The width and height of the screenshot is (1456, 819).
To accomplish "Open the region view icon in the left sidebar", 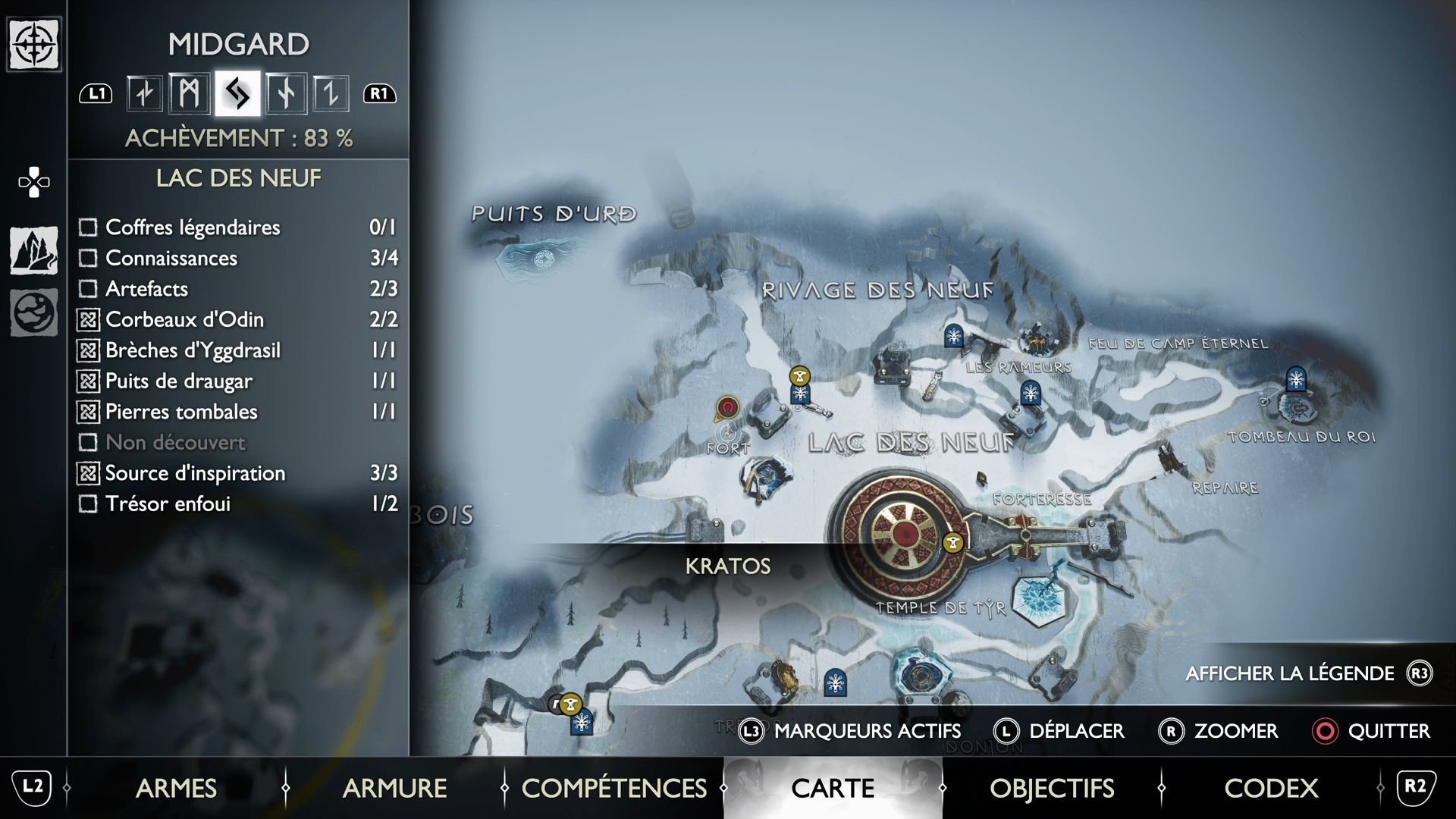I will pyautogui.click(x=33, y=250).
